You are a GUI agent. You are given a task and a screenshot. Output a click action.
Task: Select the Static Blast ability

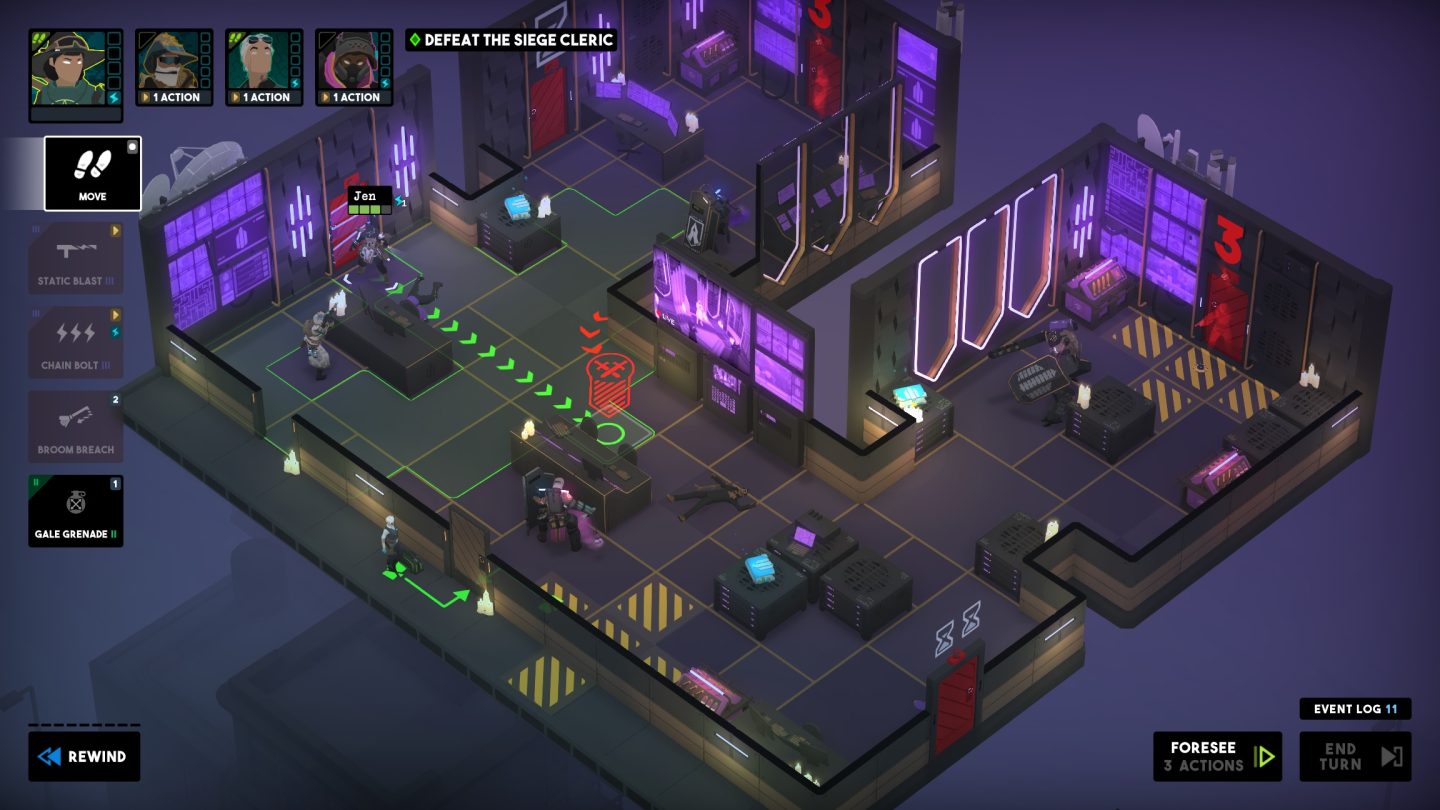[x=76, y=257]
